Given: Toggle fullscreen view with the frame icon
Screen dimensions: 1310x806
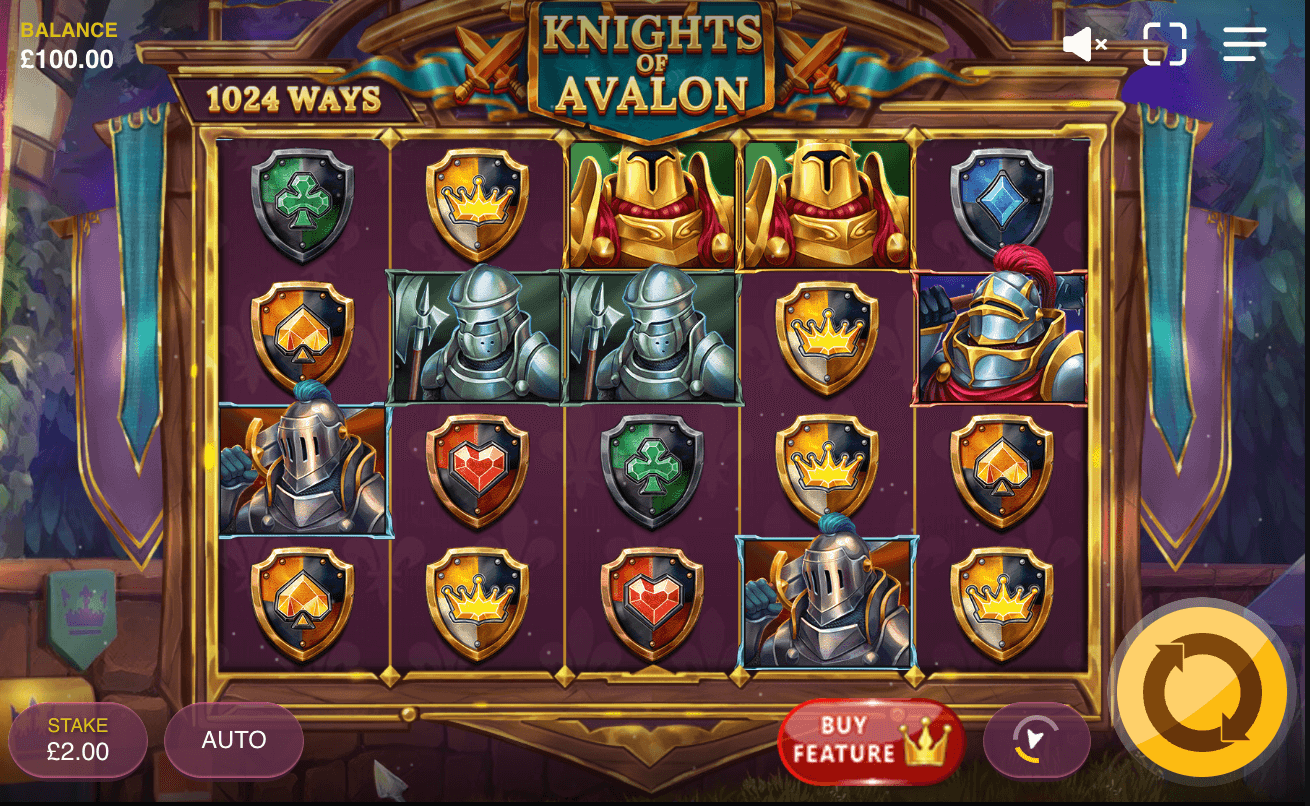Looking at the screenshot, I should click(1164, 43).
